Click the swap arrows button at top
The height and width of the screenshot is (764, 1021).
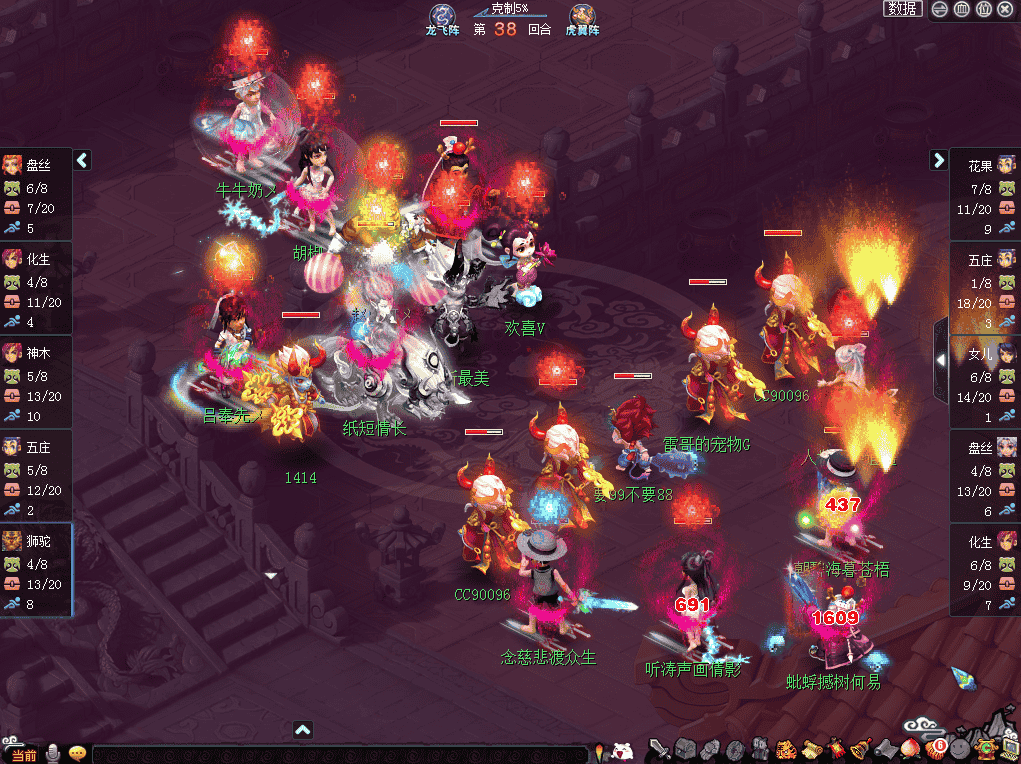click(940, 9)
